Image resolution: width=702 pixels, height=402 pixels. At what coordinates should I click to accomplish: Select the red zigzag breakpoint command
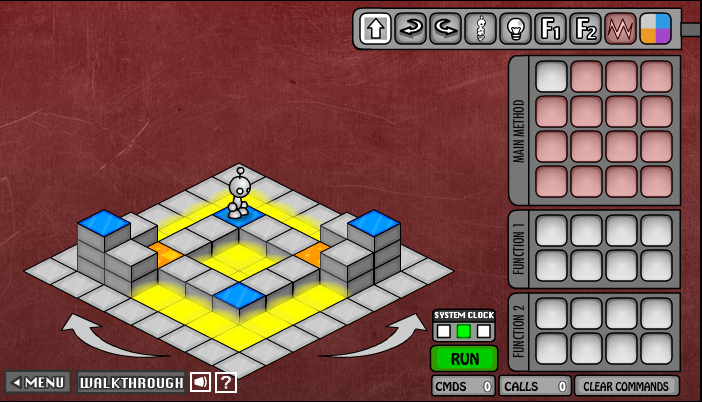pos(620,28)
